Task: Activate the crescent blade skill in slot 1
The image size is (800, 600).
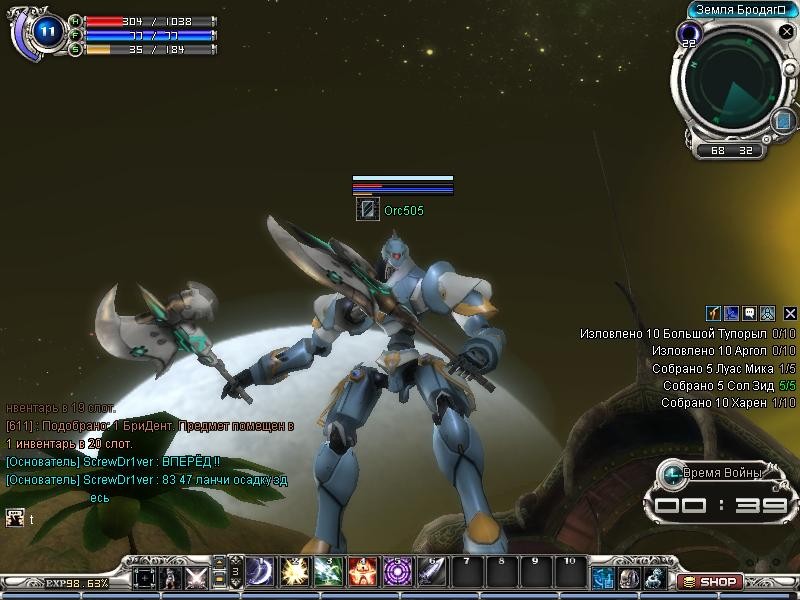Action: tap(261, 571)
